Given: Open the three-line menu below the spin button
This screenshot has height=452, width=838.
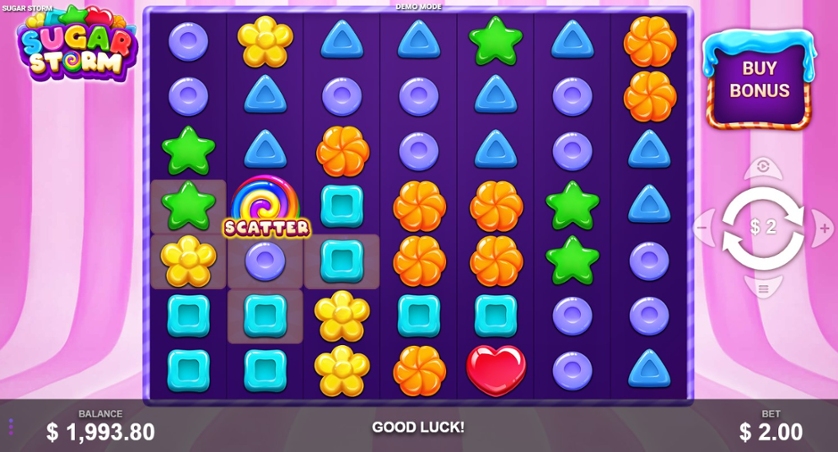Looking at the screenshot, I should pyautogui.click(x=763, y=289).
